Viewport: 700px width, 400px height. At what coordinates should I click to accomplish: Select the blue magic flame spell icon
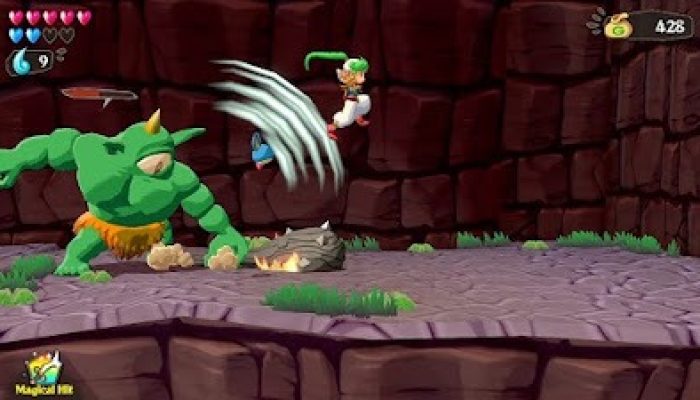[x=22, y=63]
